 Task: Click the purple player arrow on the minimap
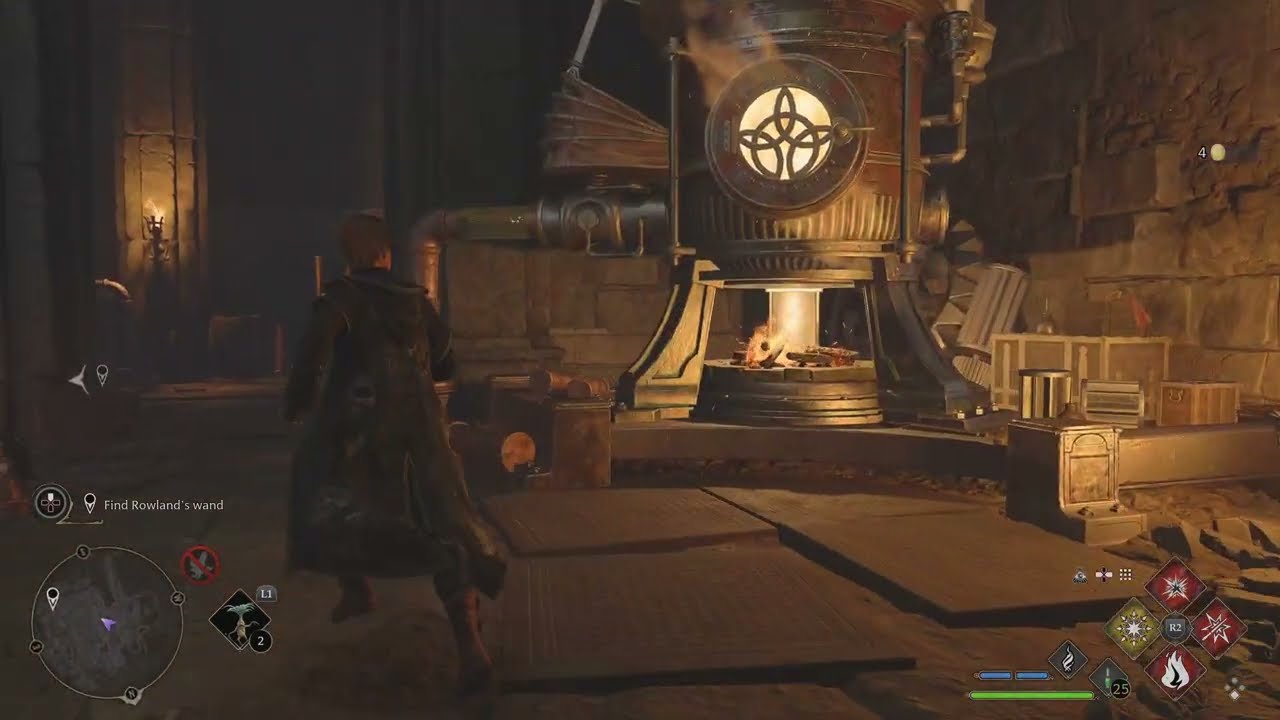tap(108, 625)
